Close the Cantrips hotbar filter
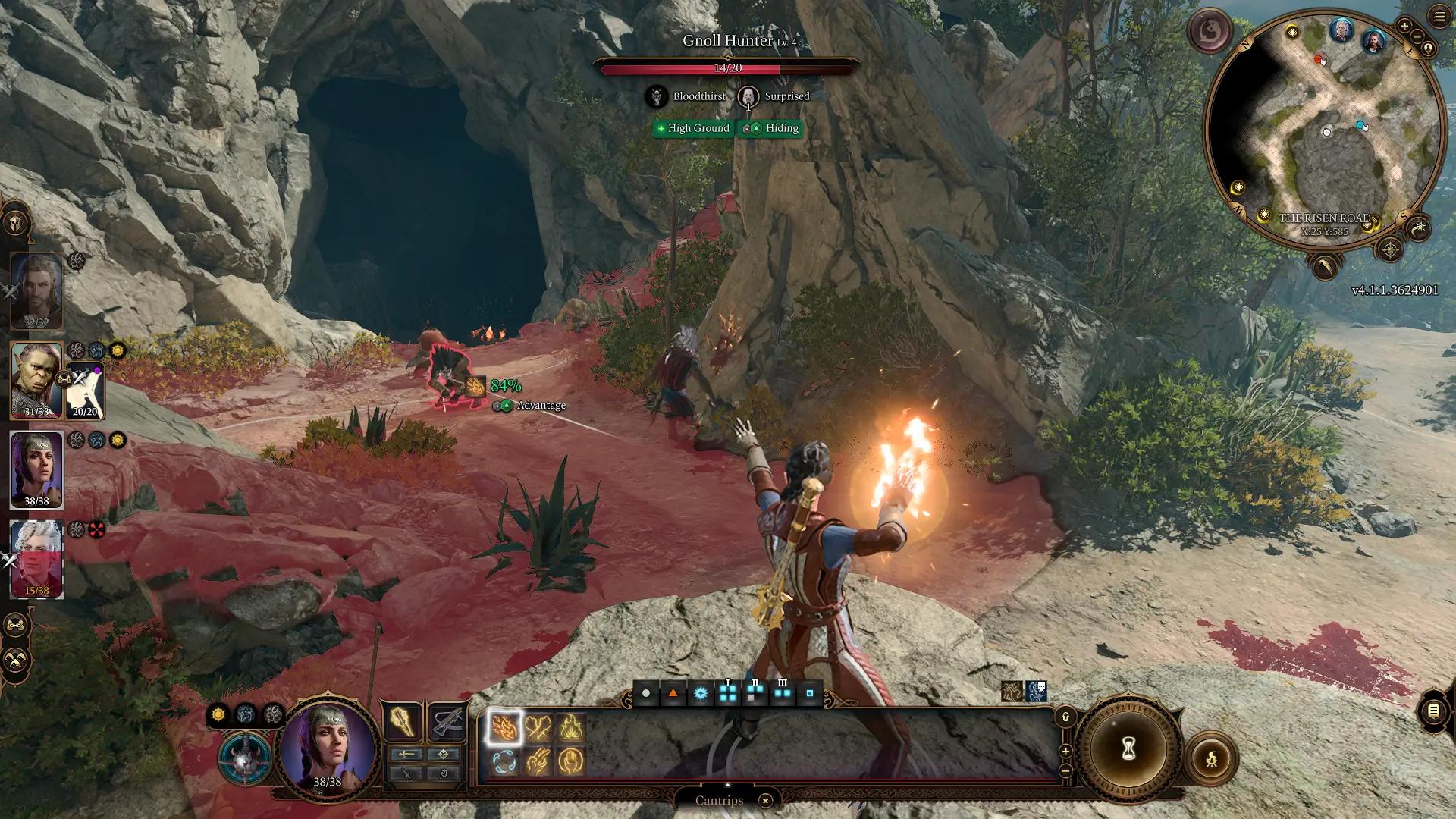Image resolution: width=1456 pixels, height=819 pixels. pos(765,801)
